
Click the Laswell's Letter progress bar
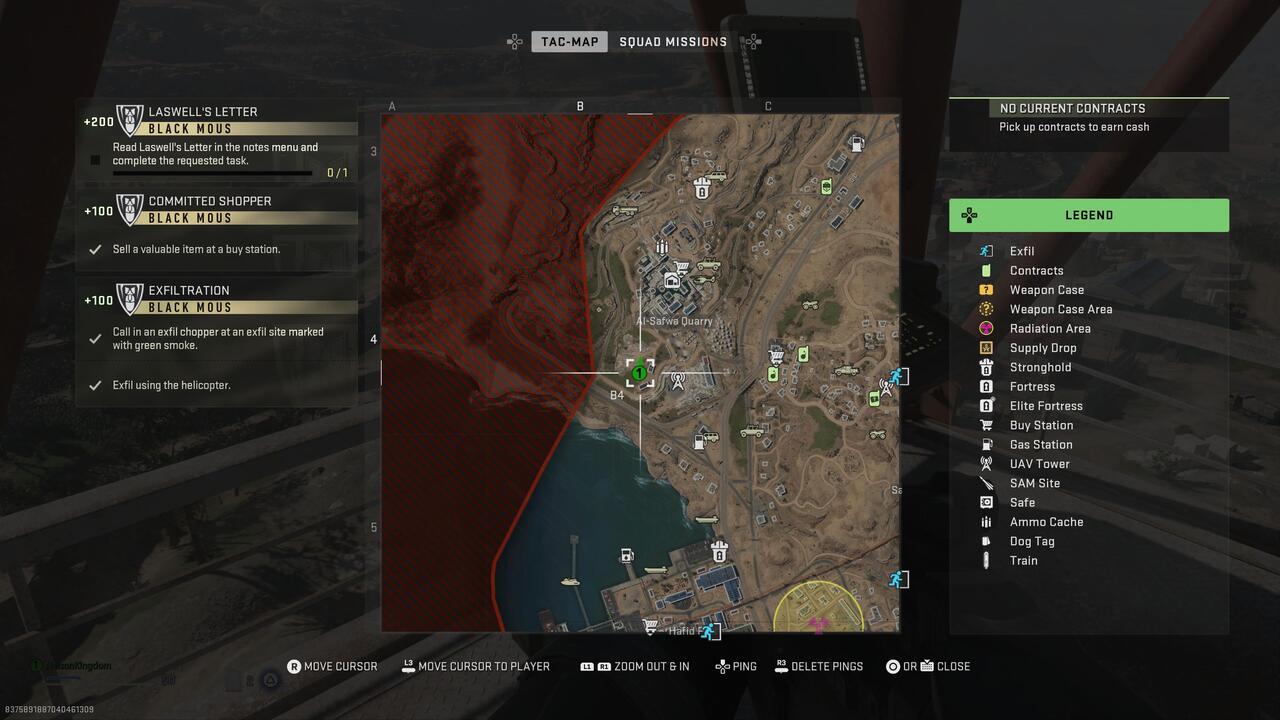coord(216,172)
